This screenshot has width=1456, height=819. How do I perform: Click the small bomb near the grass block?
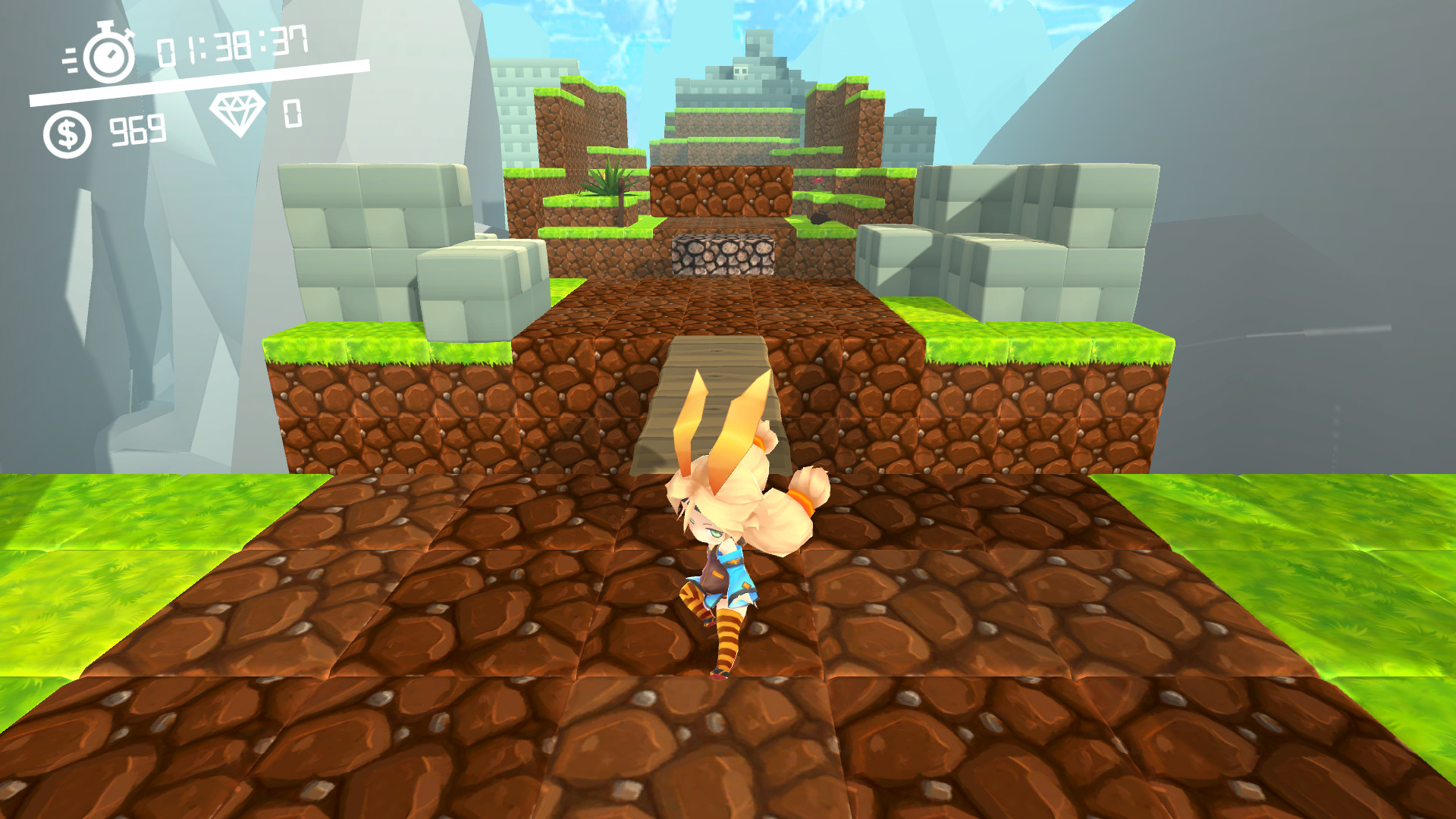[x=819, y=218]
